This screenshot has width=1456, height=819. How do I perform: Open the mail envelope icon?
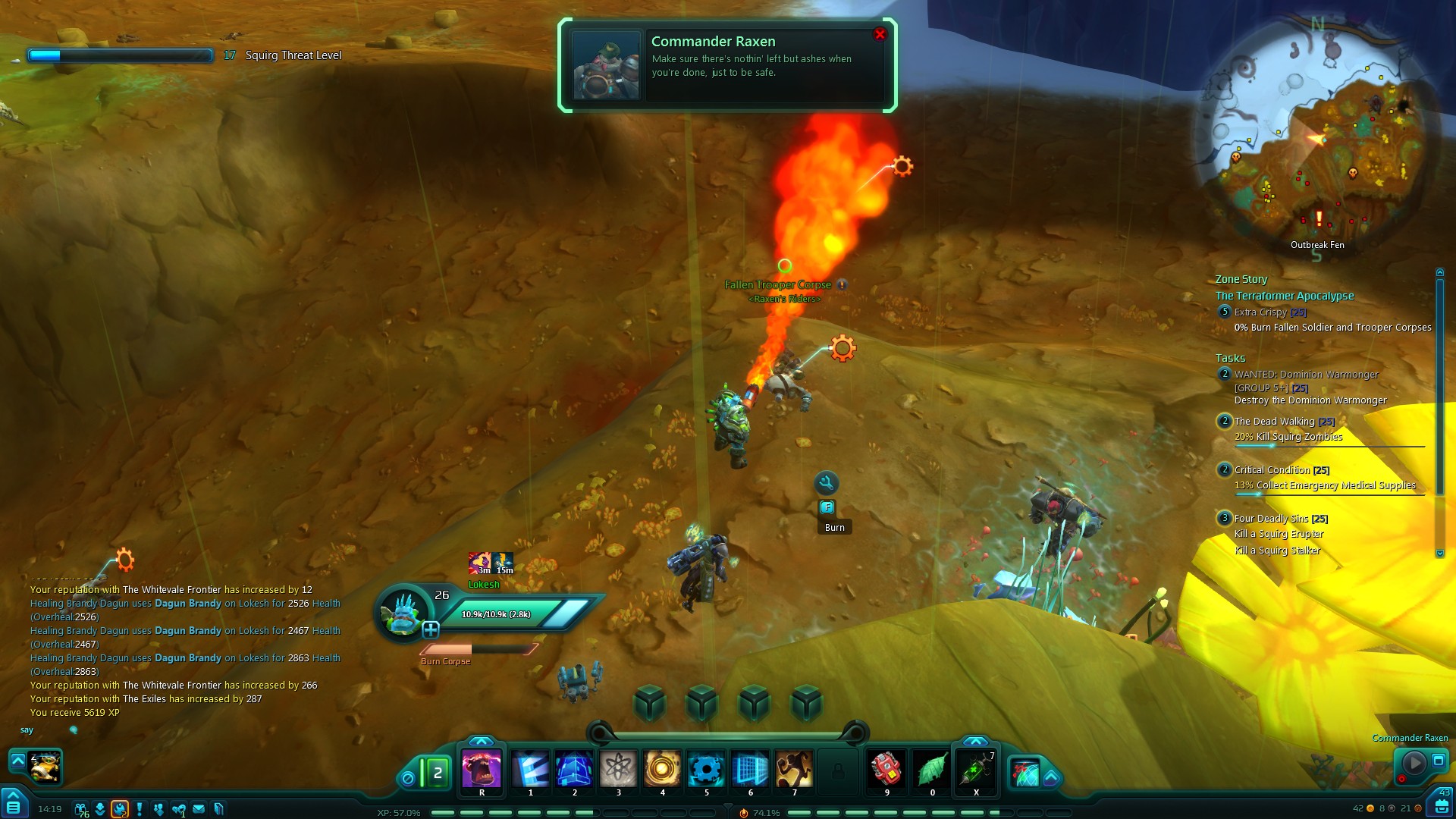[x=199, y=809]
